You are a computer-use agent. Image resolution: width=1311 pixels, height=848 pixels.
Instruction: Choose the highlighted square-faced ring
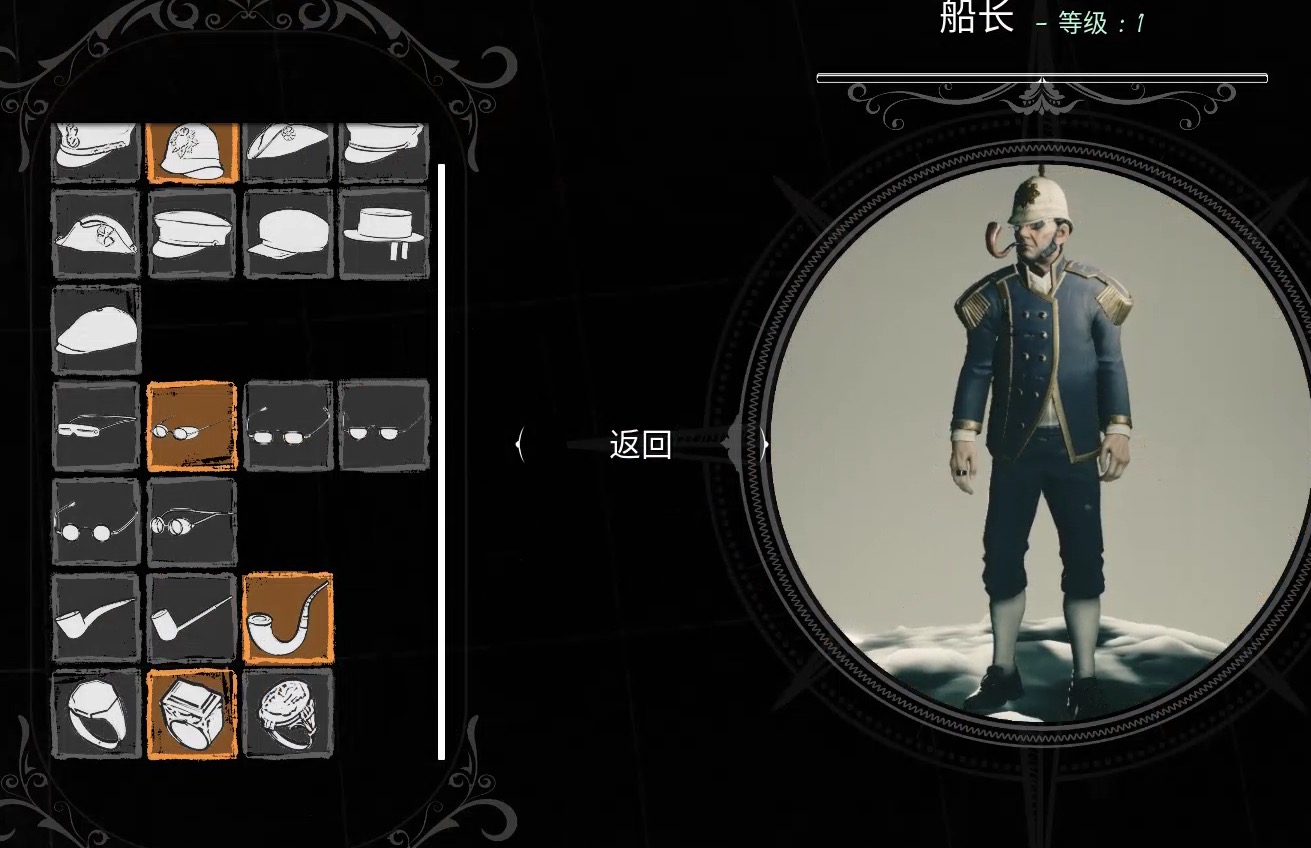click(192, 714)
